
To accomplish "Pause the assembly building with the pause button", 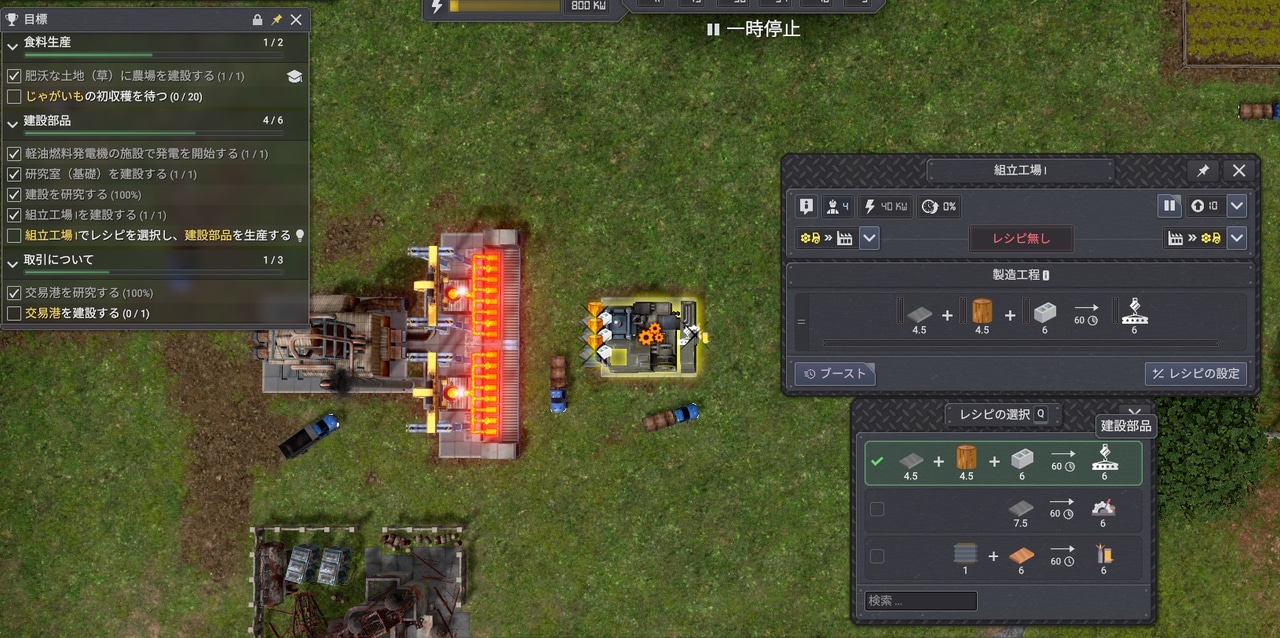I will pos(1169,206).
